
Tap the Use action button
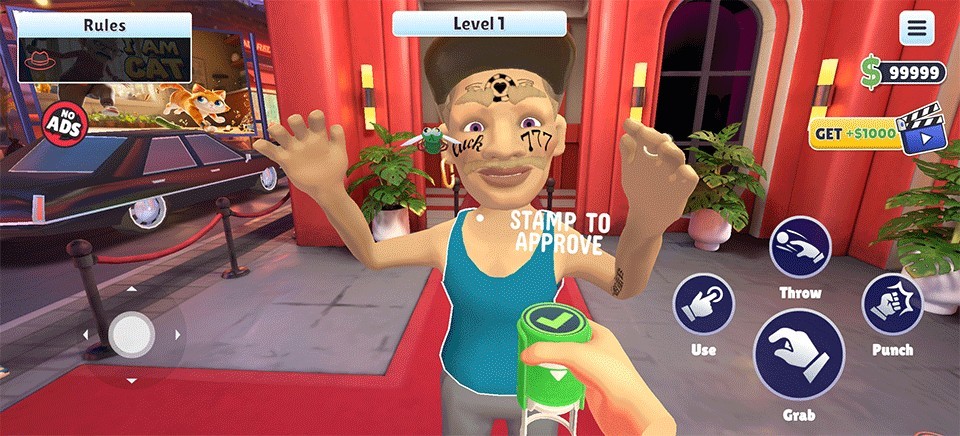[703, 304]
